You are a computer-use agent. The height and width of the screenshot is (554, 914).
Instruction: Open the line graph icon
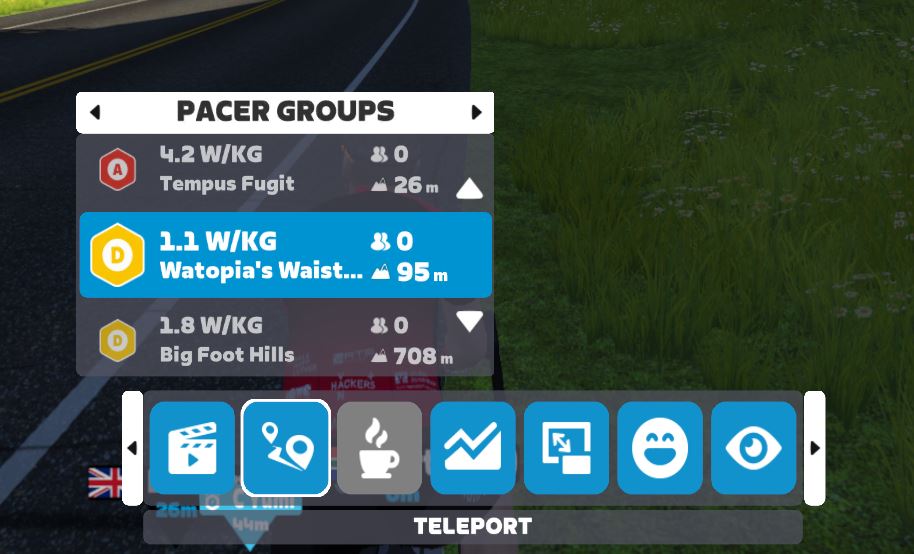click(473, 448)
